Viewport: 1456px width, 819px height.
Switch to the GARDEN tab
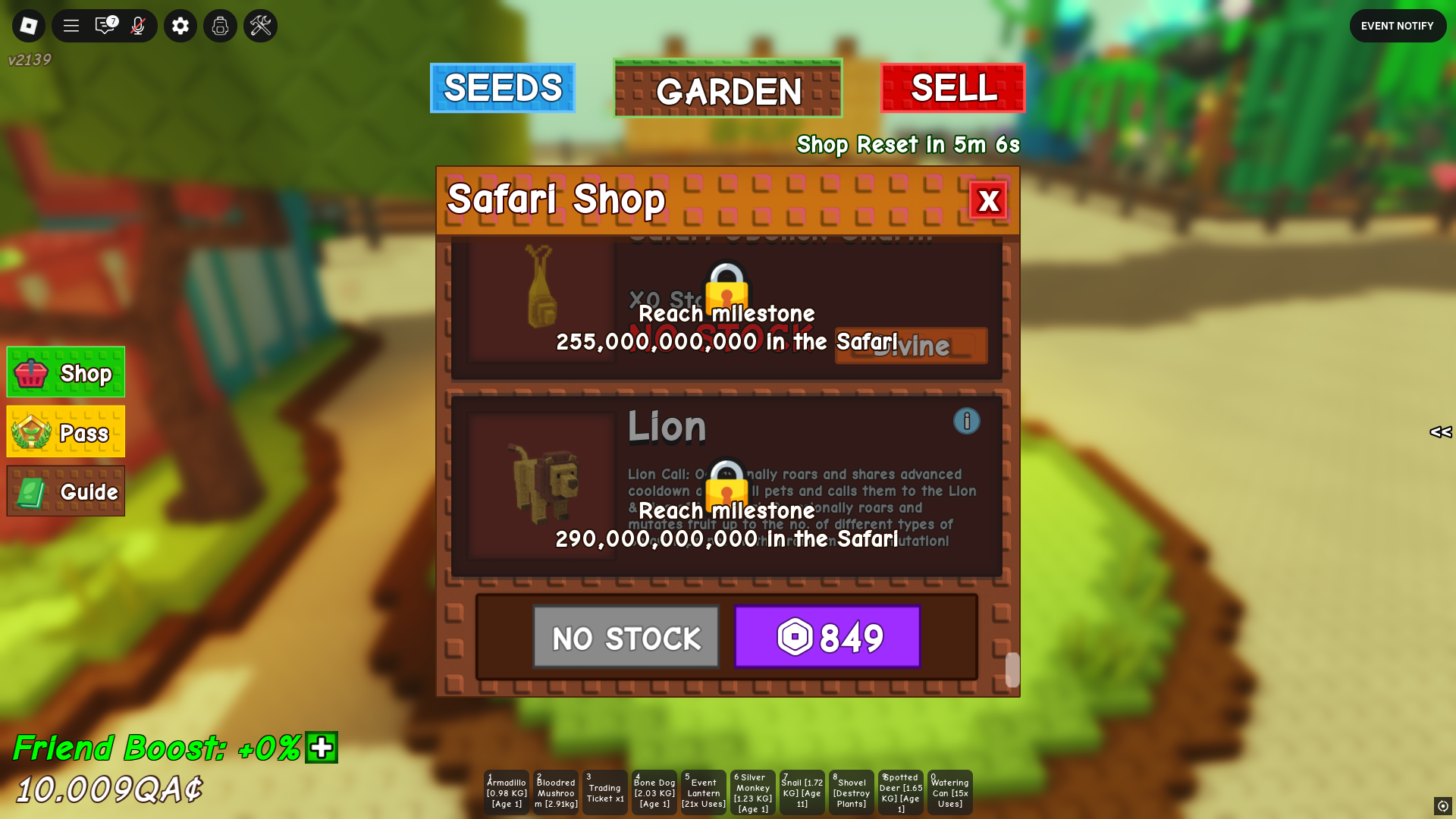click(x=727, y=89)
